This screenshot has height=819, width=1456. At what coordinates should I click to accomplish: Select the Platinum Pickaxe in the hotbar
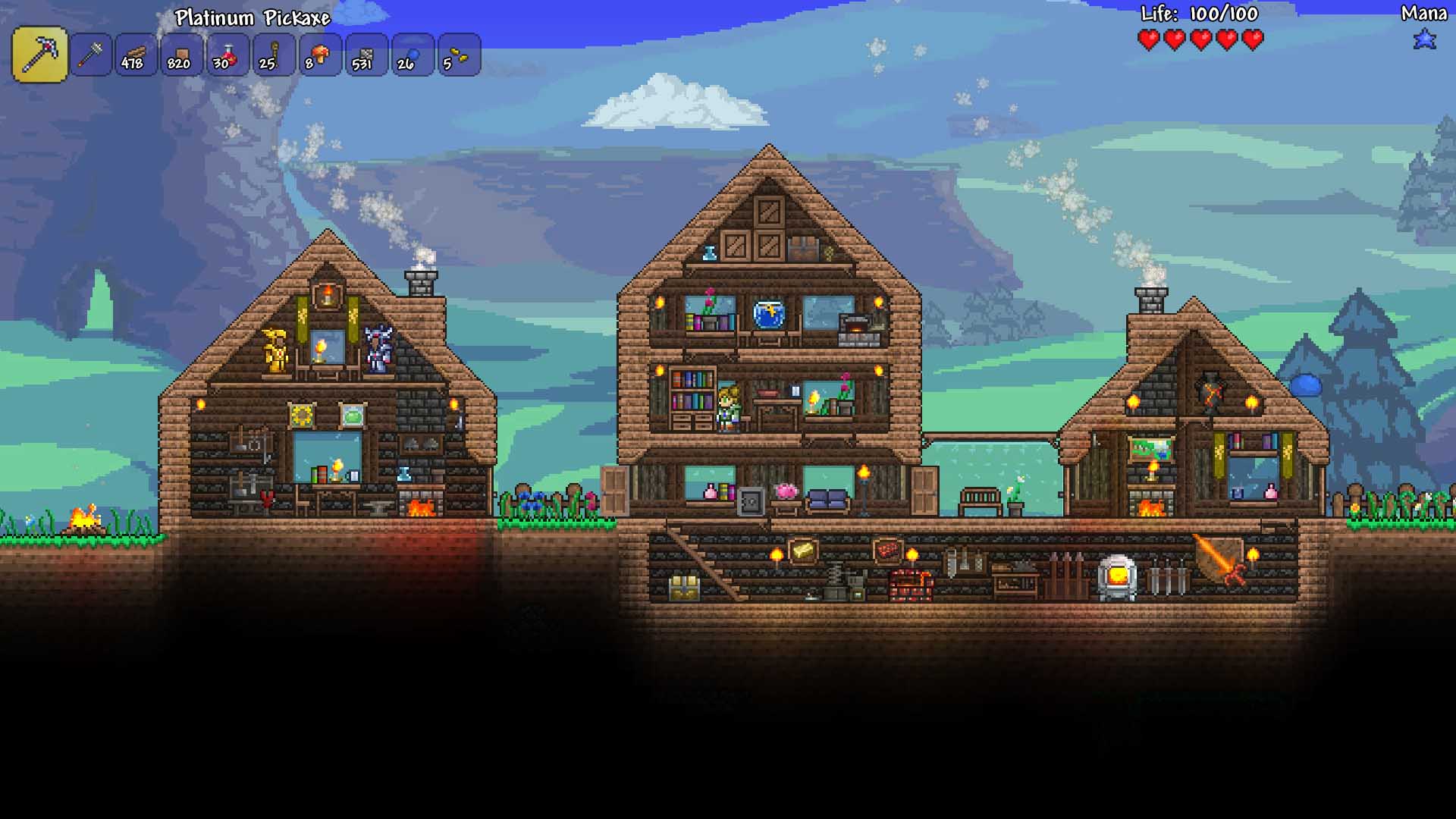[39, 53]
